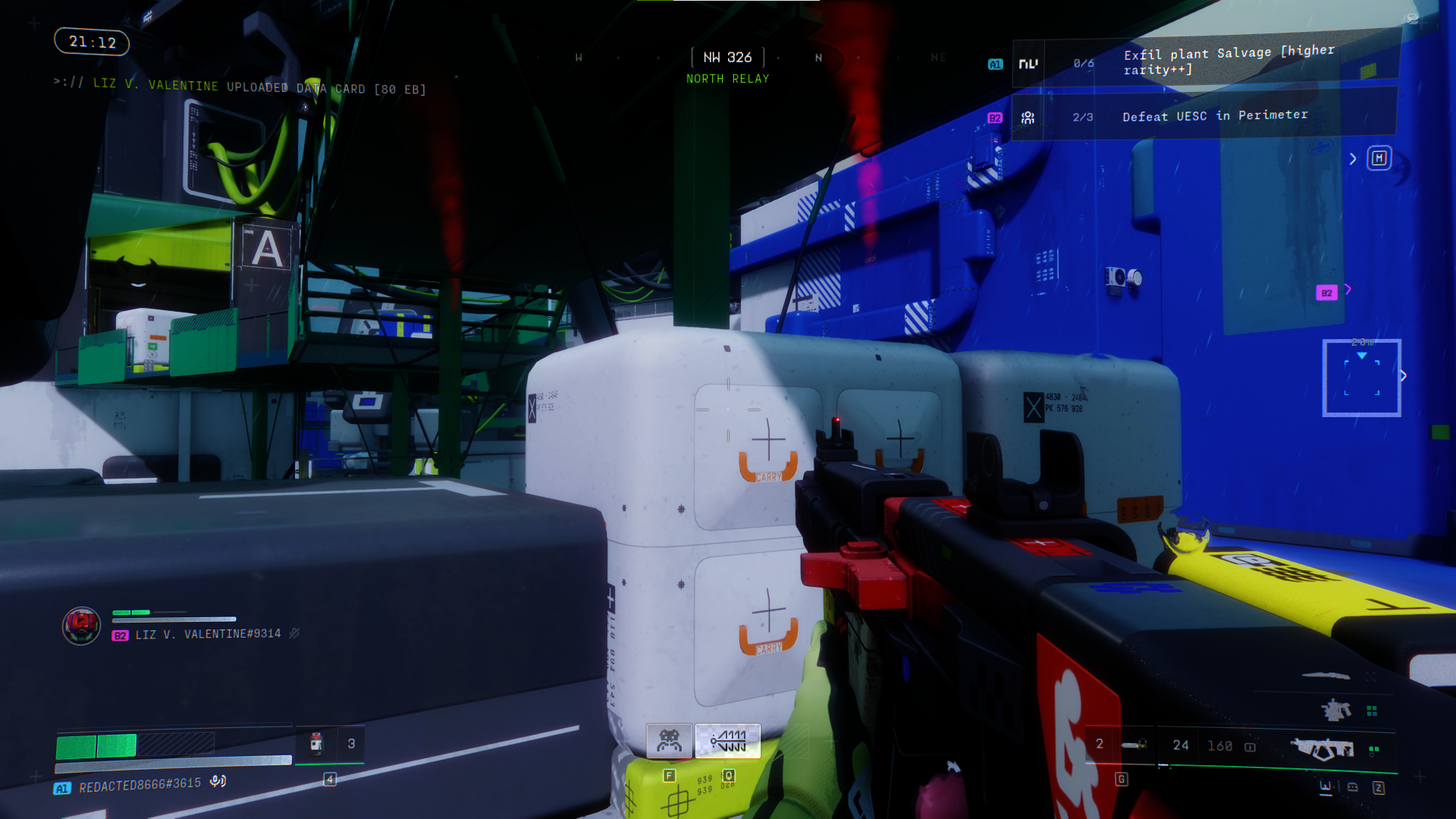Select the grenade equipment slot
This screenshot has width=1456, height=819.
pos(1133,745)
